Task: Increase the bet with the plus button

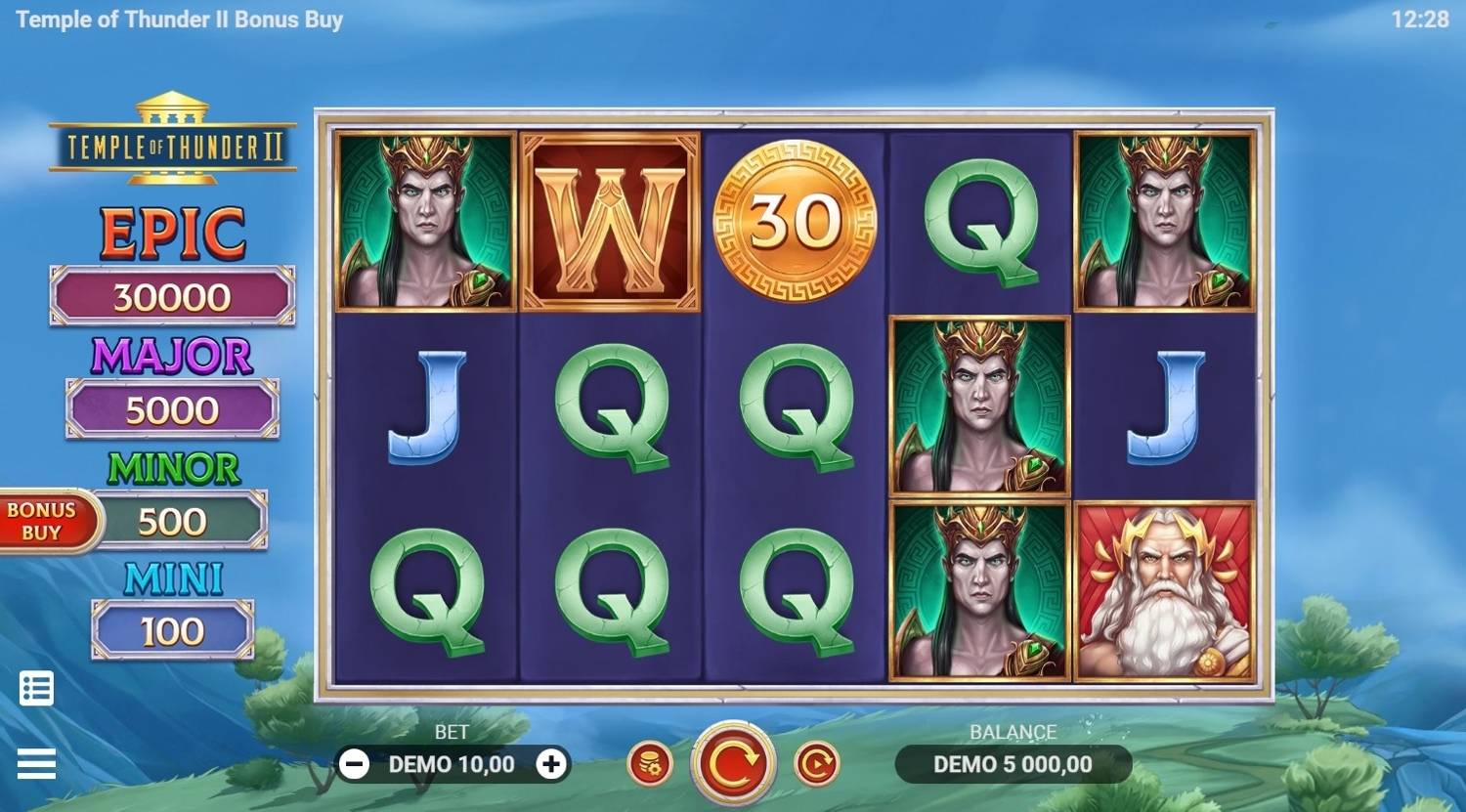Action: [x=551, y=764]
